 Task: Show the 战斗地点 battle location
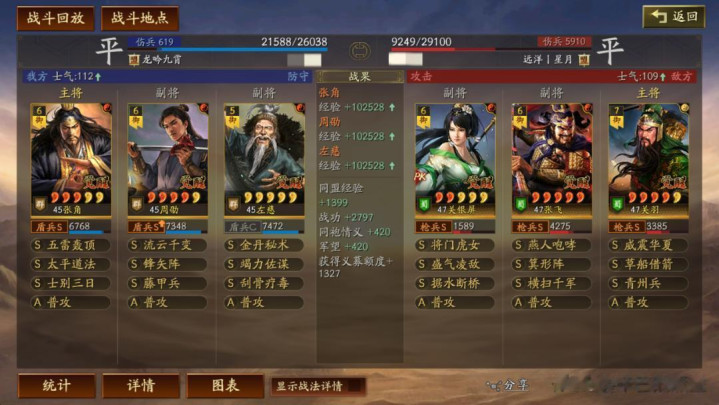coord(140,18)
